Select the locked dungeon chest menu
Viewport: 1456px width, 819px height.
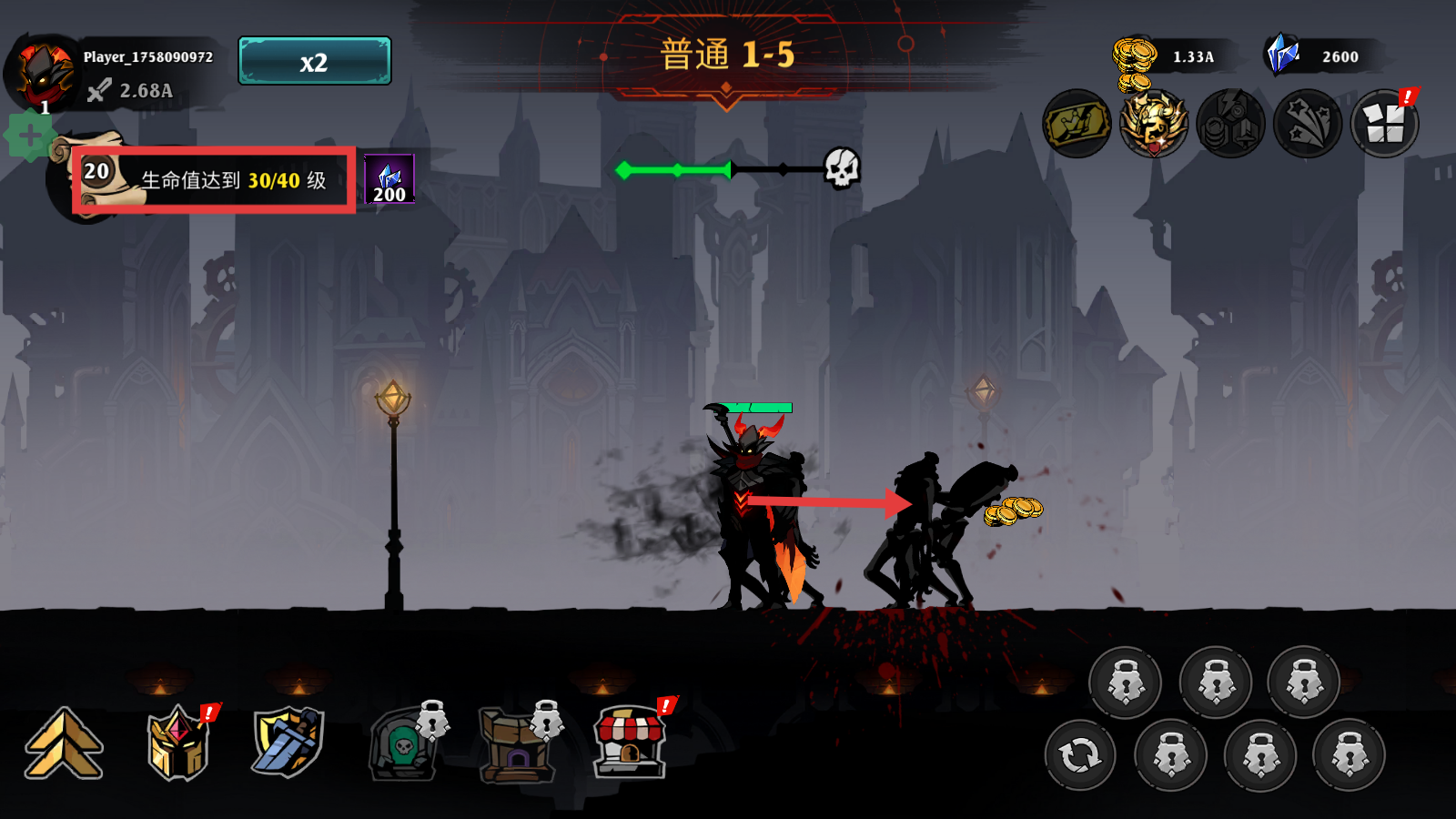[516, 745]
